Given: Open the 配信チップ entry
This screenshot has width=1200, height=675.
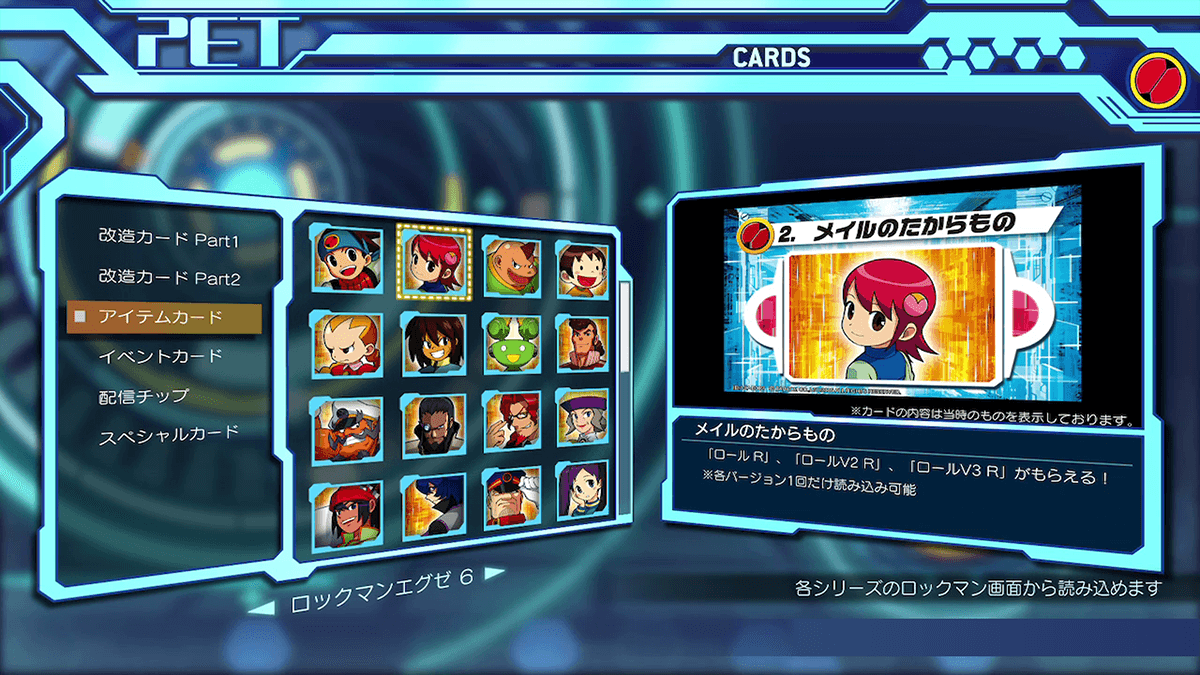Looking at the screenshot, I should (143, 396).
